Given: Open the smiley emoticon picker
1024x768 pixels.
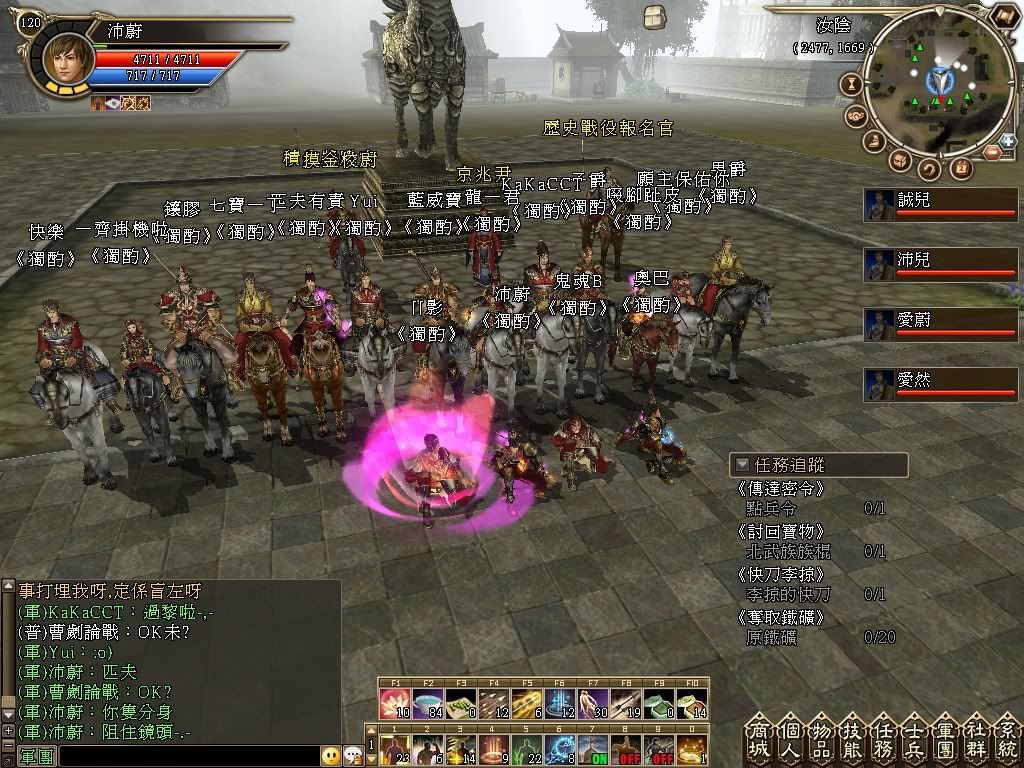Looking at the screenshot, I should point(330,756).
